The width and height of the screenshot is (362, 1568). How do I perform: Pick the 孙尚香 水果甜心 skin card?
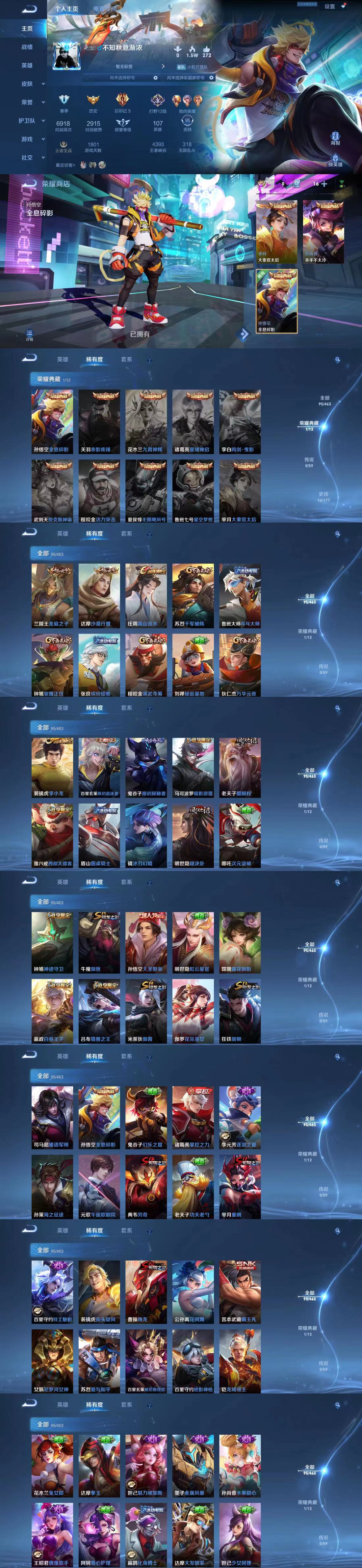pos(240,1465)
